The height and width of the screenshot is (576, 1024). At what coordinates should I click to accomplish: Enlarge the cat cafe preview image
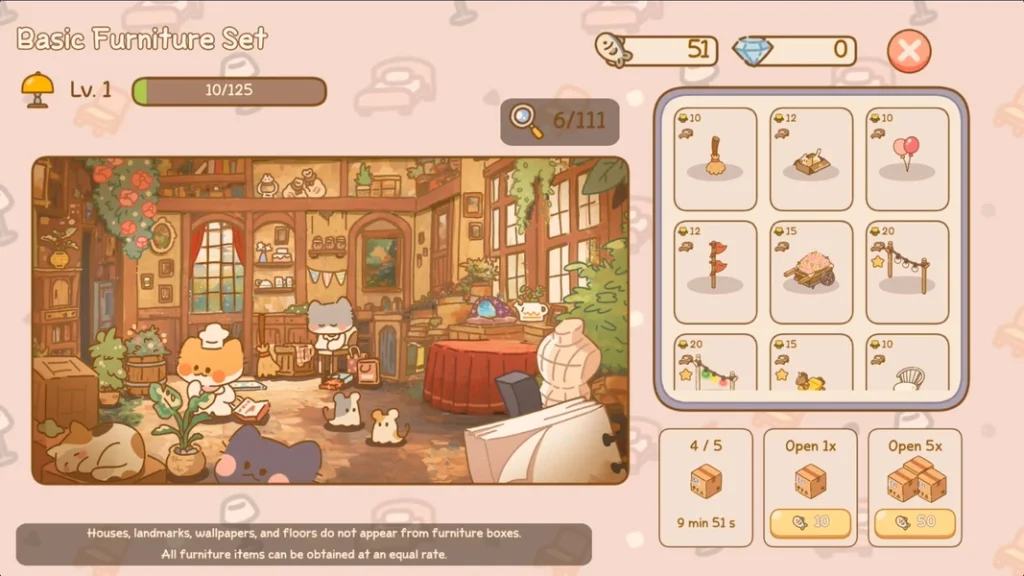330,320
